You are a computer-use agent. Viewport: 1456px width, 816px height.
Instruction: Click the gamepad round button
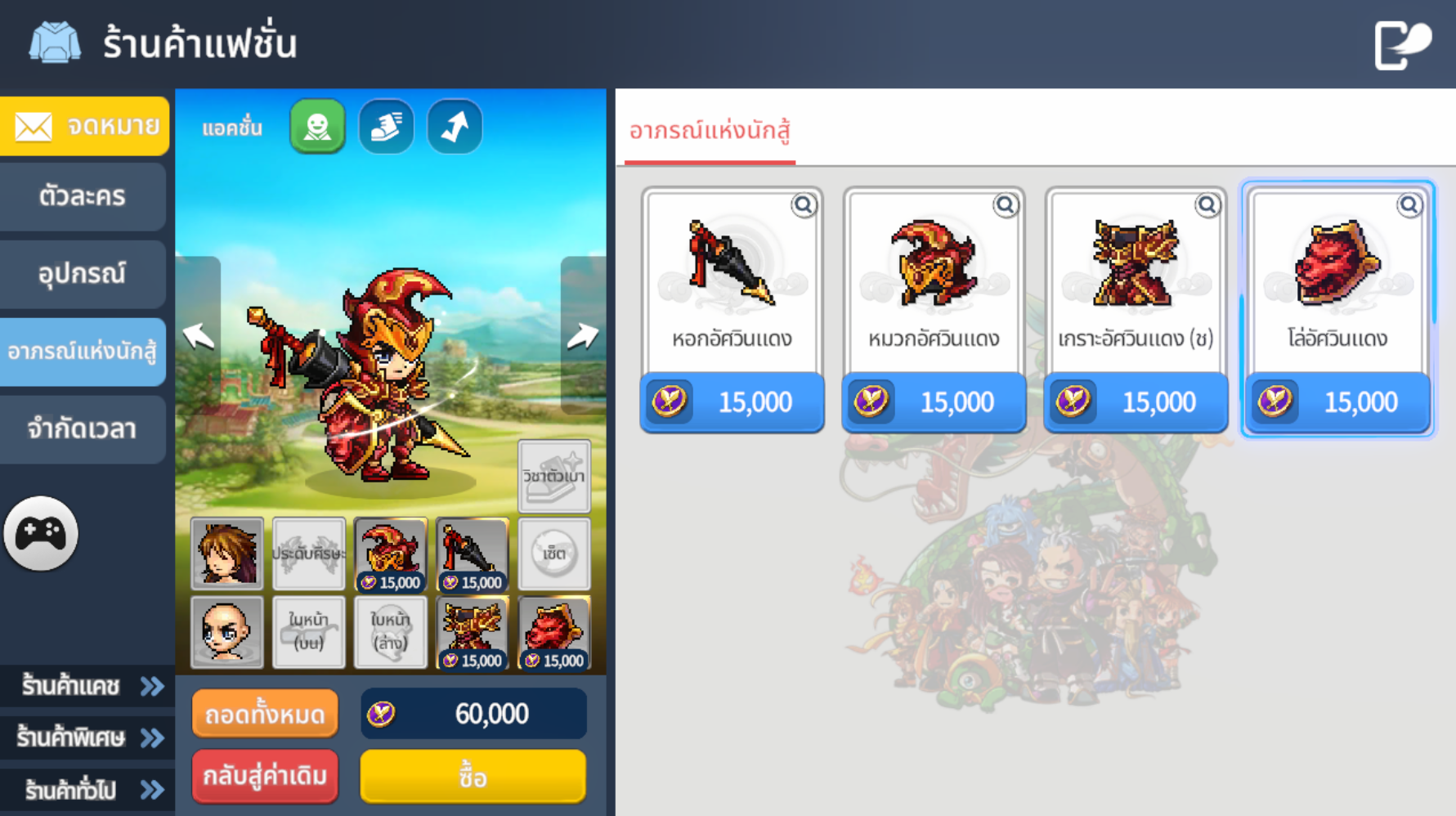41,534
